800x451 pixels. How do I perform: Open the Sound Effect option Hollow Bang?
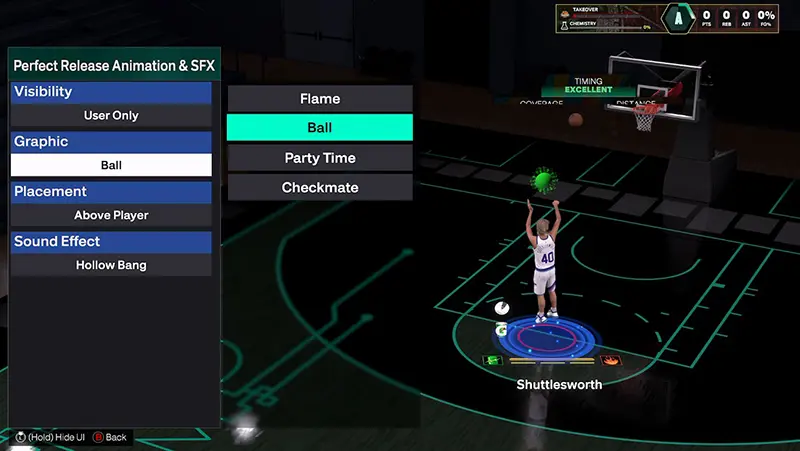coord(111,265)
